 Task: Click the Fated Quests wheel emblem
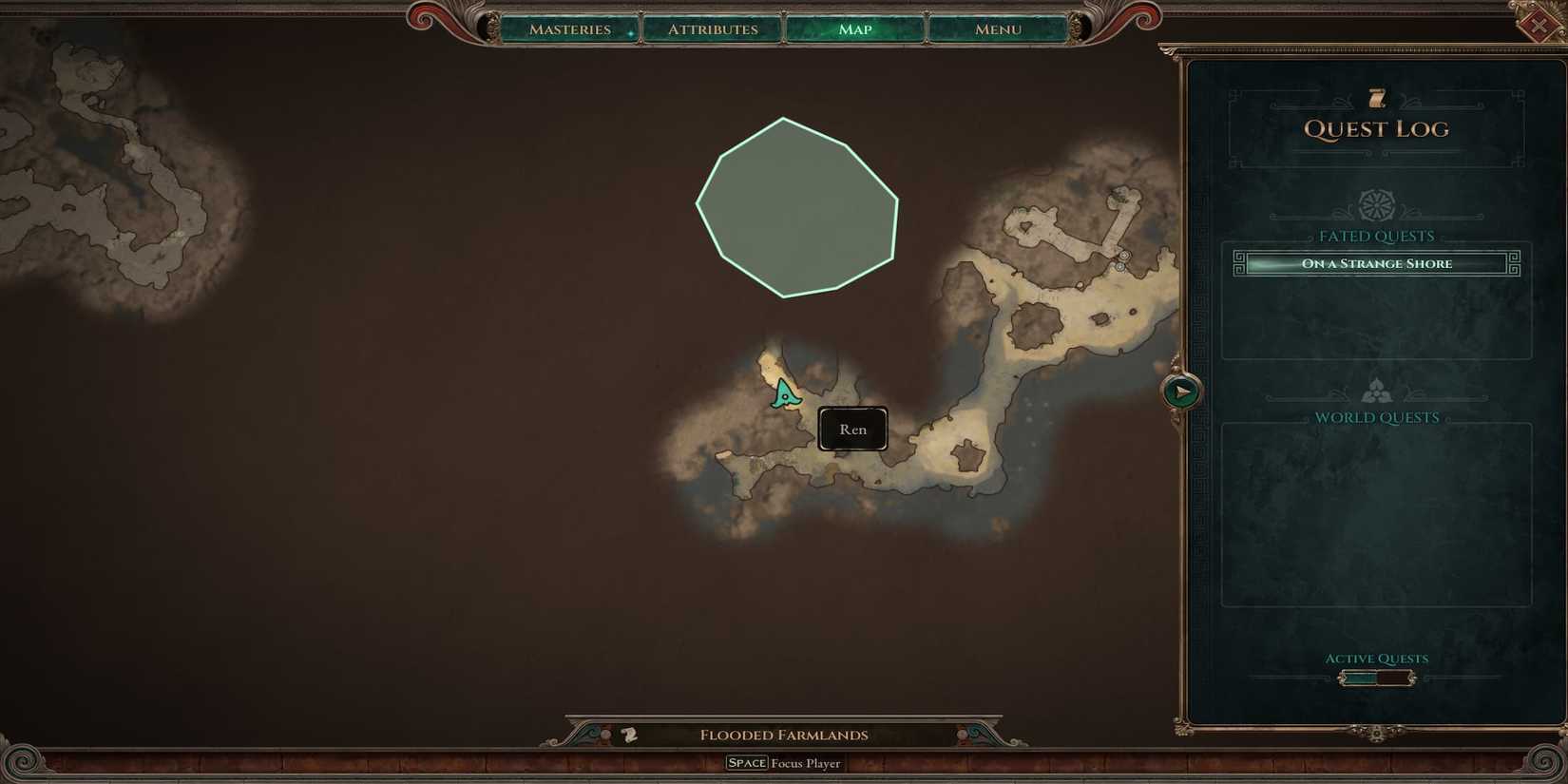tap(1376, 205)
